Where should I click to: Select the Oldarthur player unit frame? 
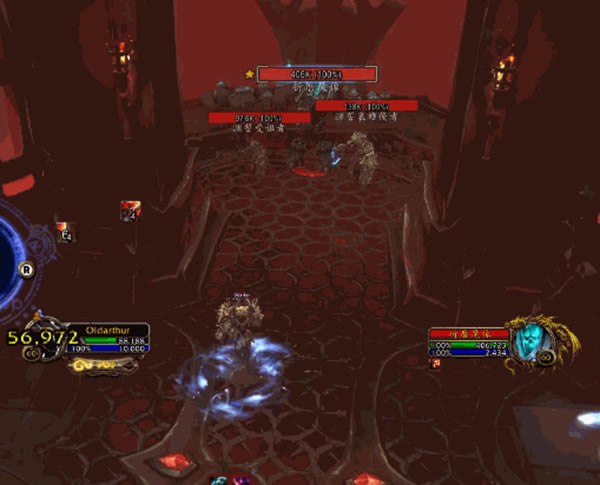pyautogui.click(x=116, y=339)
